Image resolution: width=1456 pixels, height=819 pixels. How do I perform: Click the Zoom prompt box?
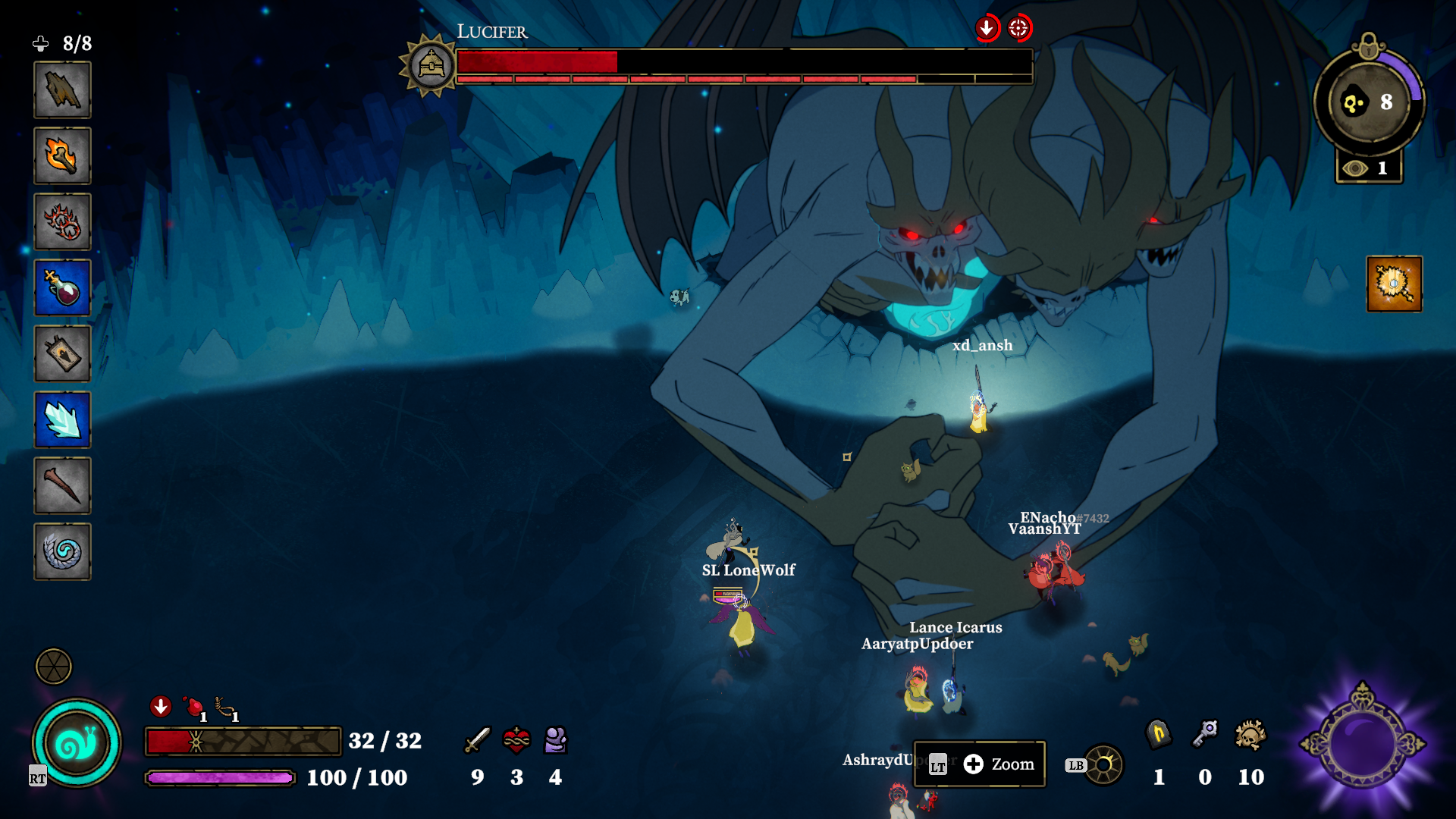980,764
